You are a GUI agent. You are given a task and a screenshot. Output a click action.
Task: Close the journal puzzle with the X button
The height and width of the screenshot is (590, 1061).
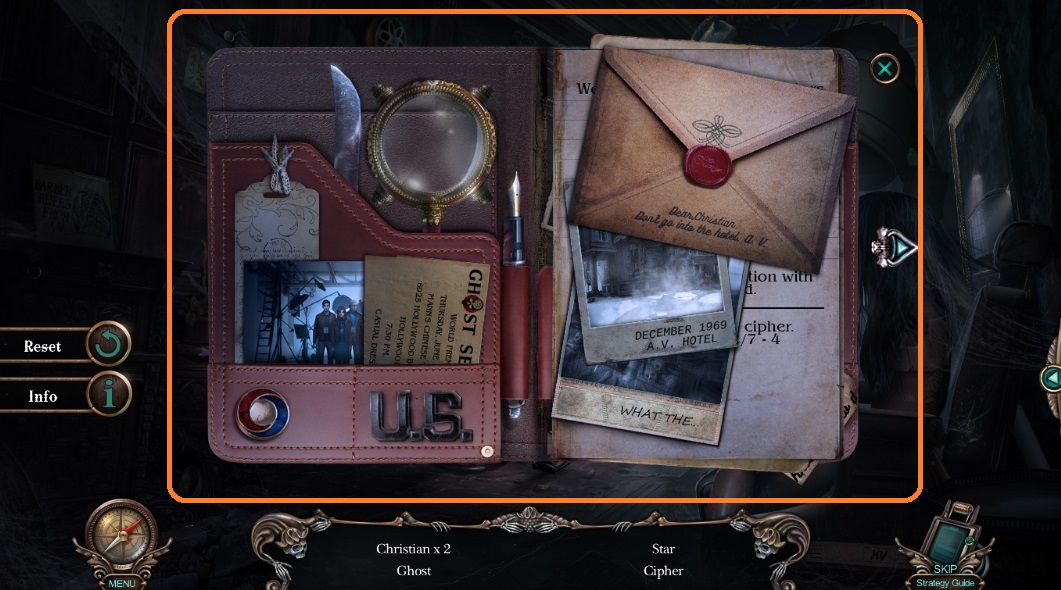click(x=884, y=68)
